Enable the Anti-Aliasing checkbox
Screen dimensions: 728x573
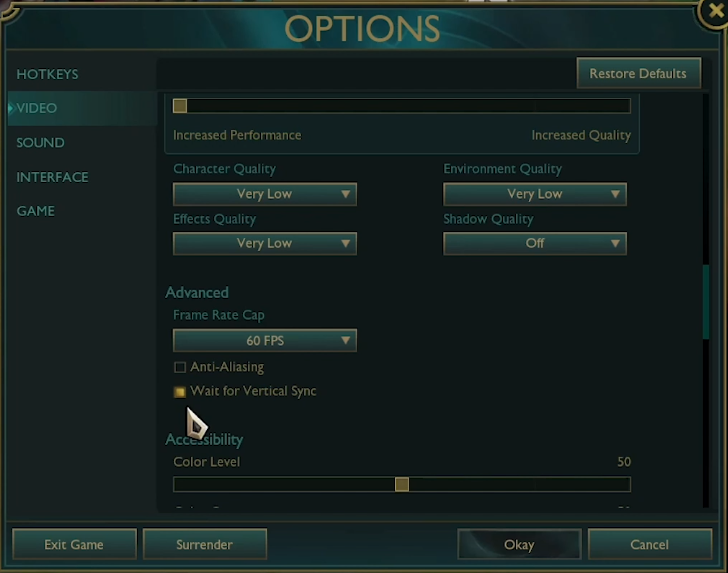[x=180, y=367]
